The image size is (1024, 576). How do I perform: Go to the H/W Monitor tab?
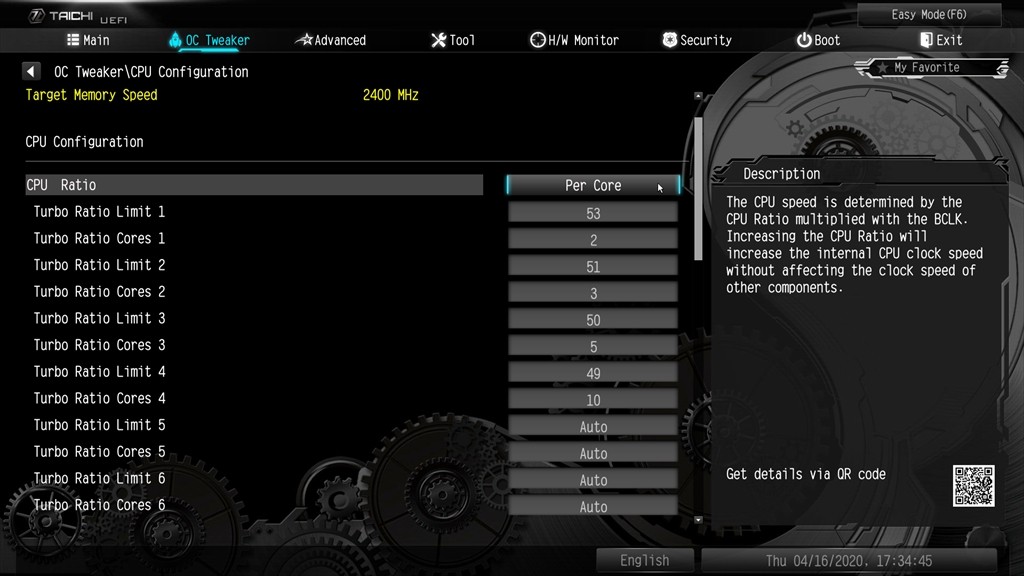click(x=574, y=40)
